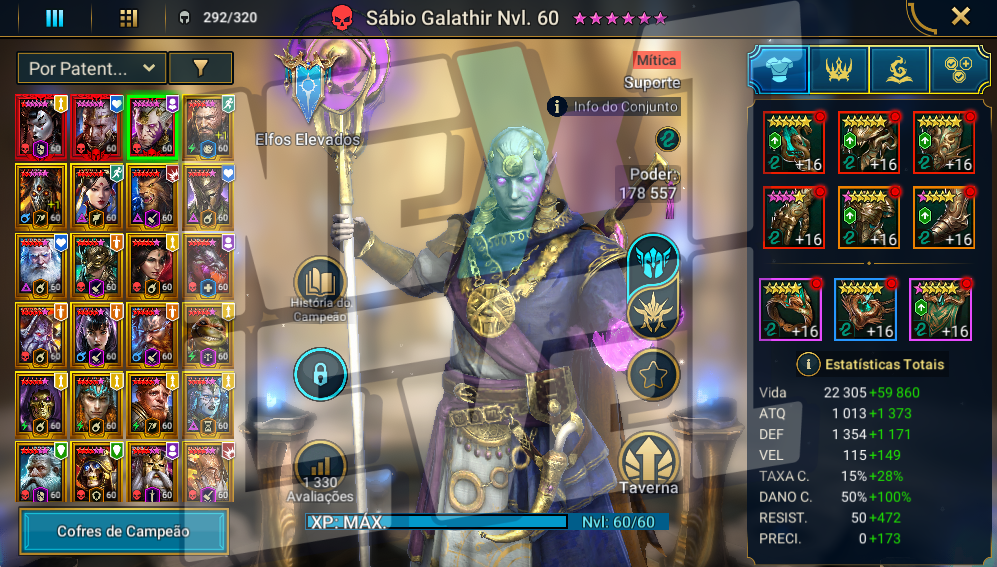Open the Por Patente sort dropdown
997x567 pixels.
point(91,68)
